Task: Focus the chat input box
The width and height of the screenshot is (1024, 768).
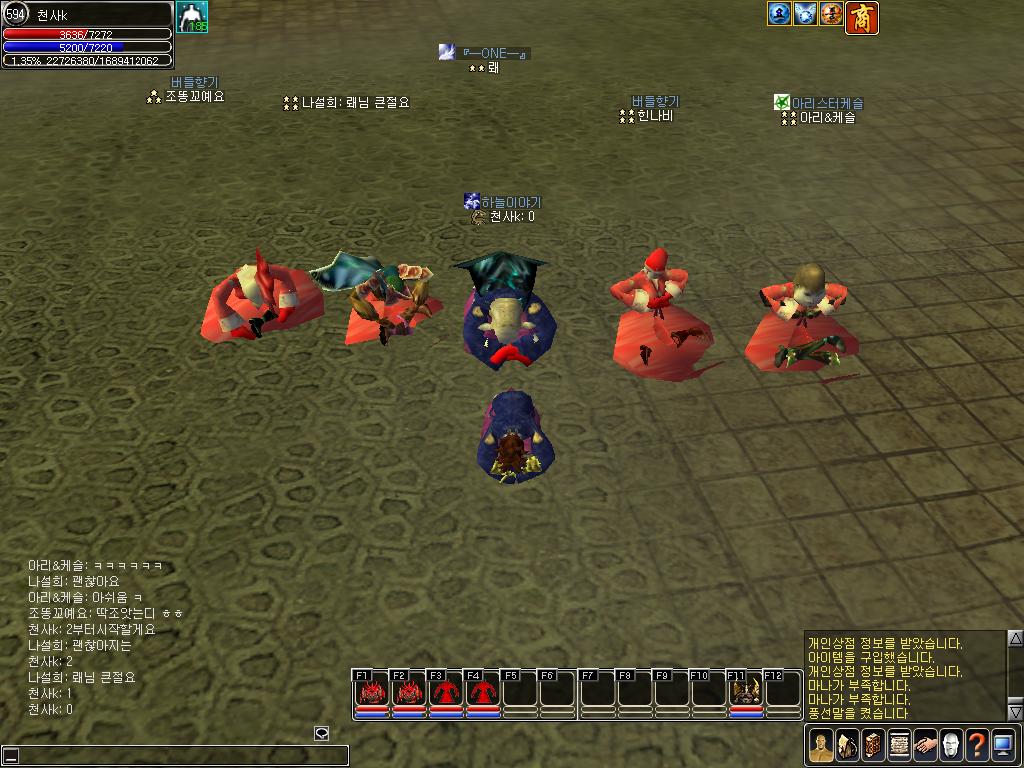Action: point(175,756)
